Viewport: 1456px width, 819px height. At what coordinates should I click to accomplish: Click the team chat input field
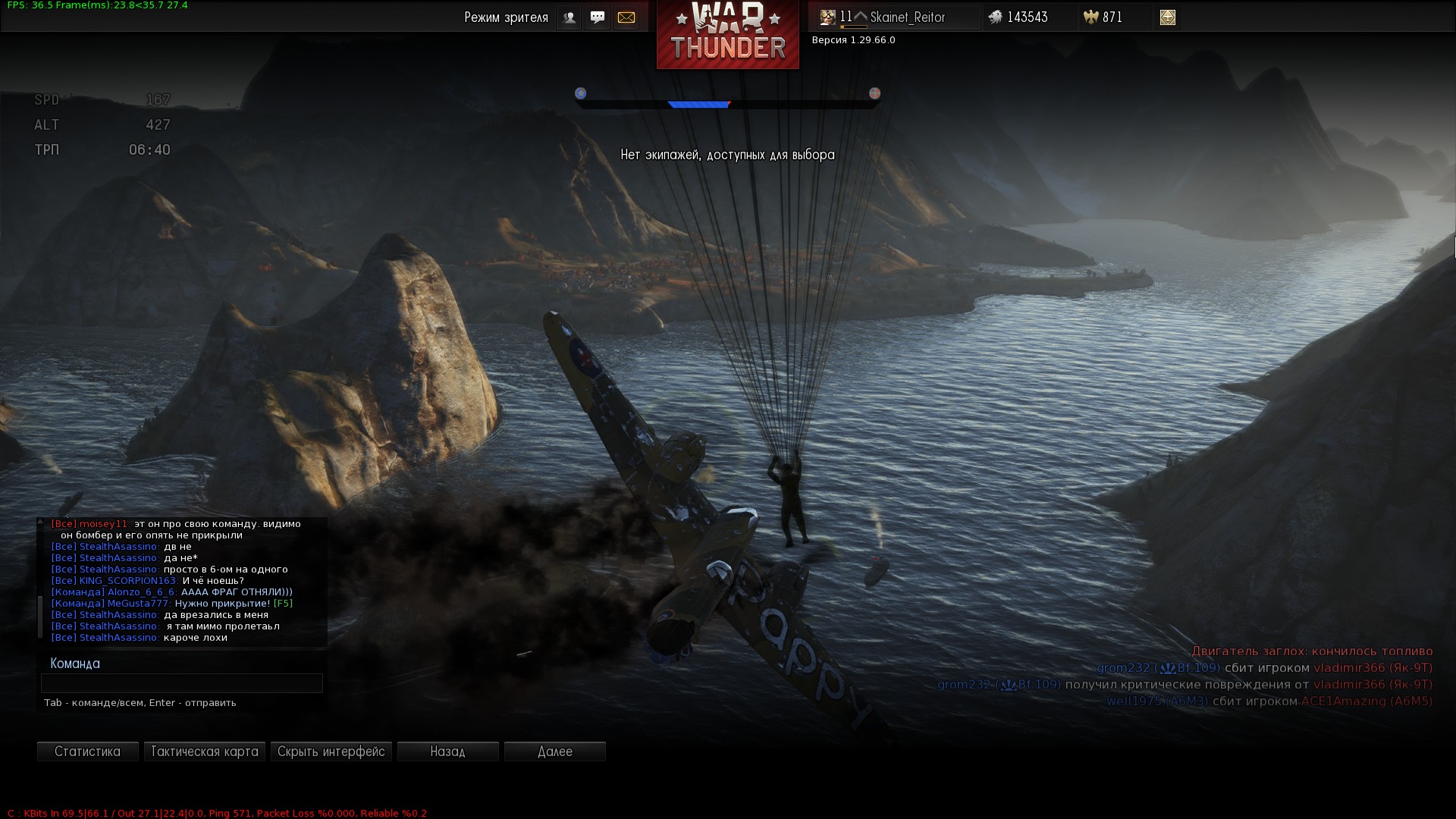181,683
